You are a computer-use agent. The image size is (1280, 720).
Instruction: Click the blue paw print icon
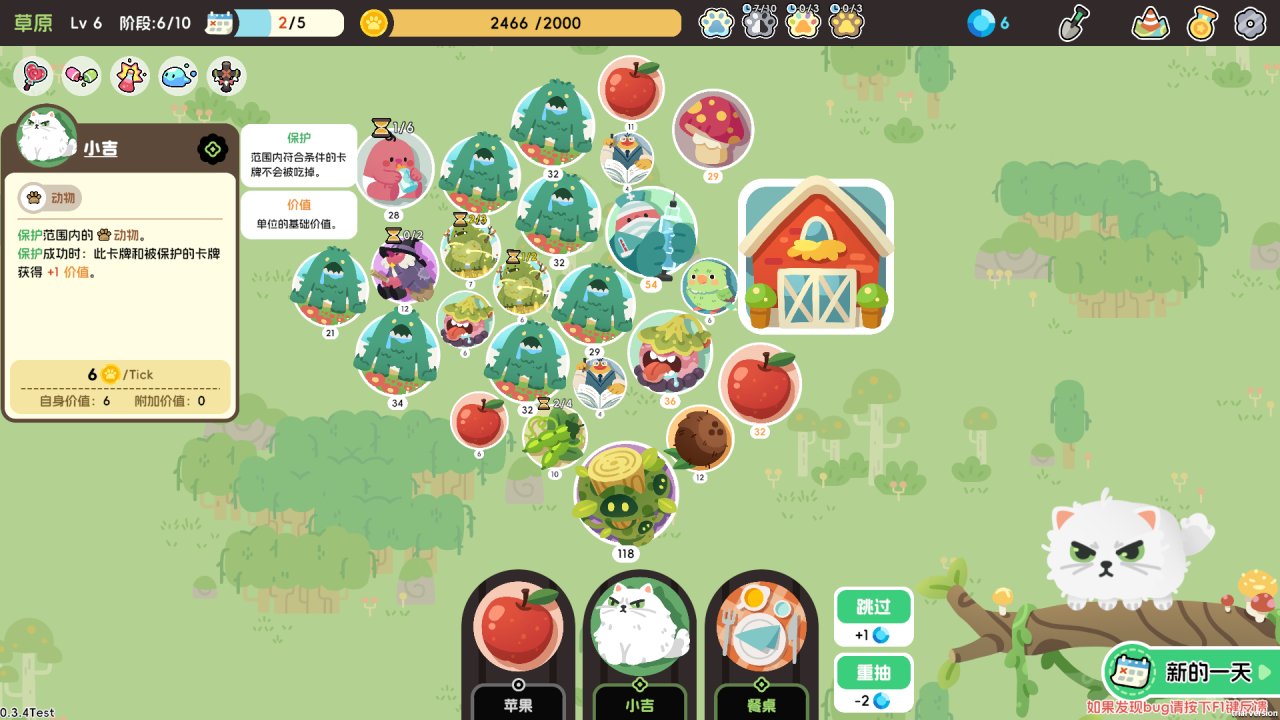(717, 23)
